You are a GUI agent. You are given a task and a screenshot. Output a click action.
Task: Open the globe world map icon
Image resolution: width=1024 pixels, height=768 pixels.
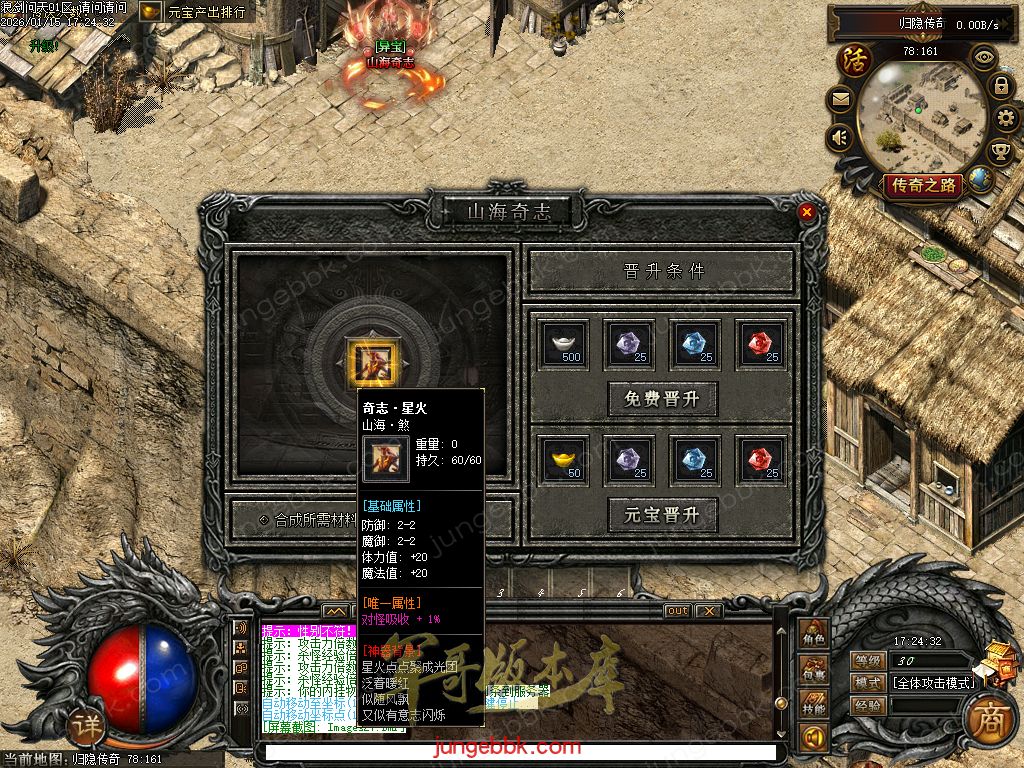click(x=981, y=180)
